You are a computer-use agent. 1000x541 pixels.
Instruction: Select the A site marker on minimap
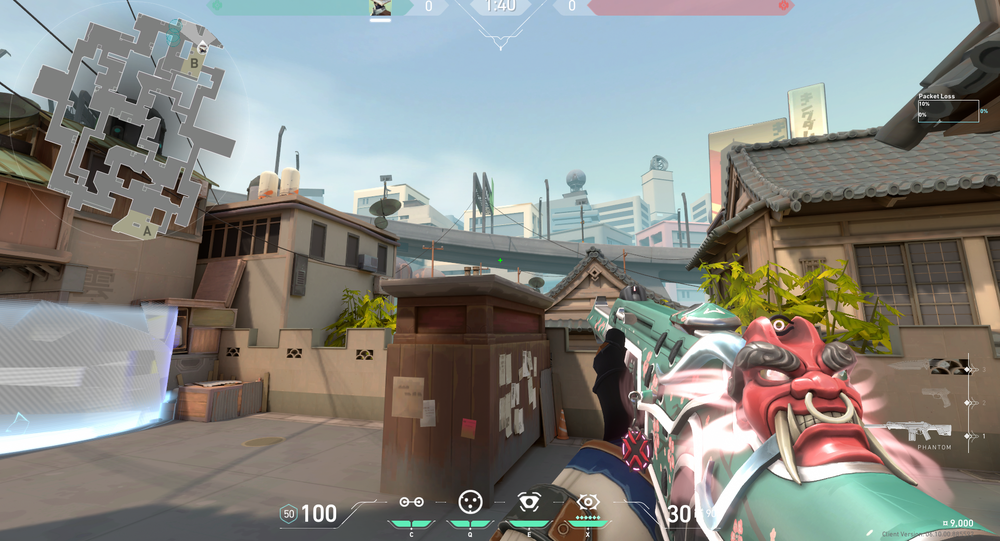point(147,230)
